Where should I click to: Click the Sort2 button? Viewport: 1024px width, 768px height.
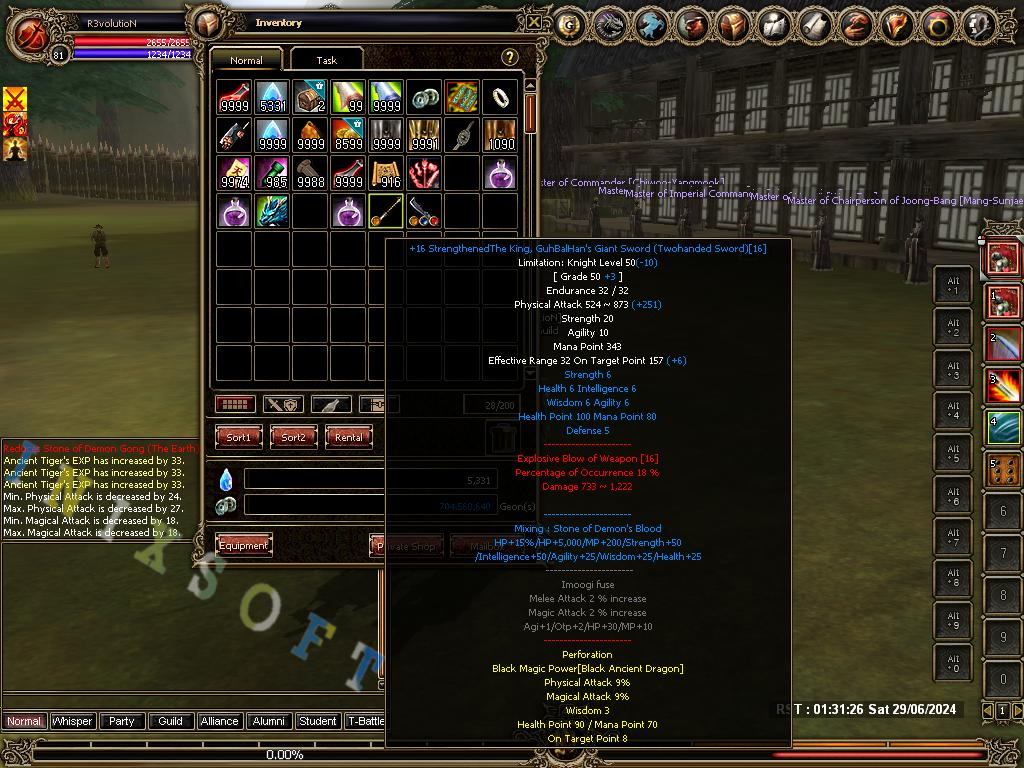[x=294, y=437]
